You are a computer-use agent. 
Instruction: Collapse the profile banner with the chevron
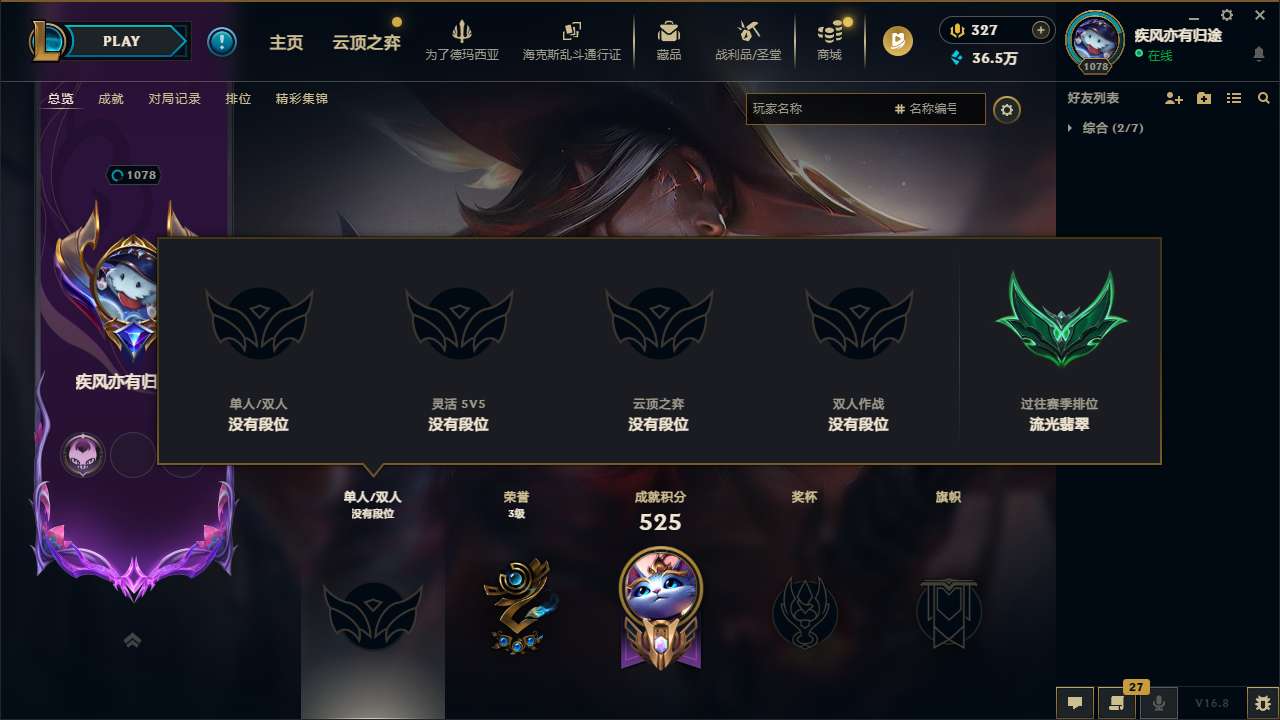(133, 641)
